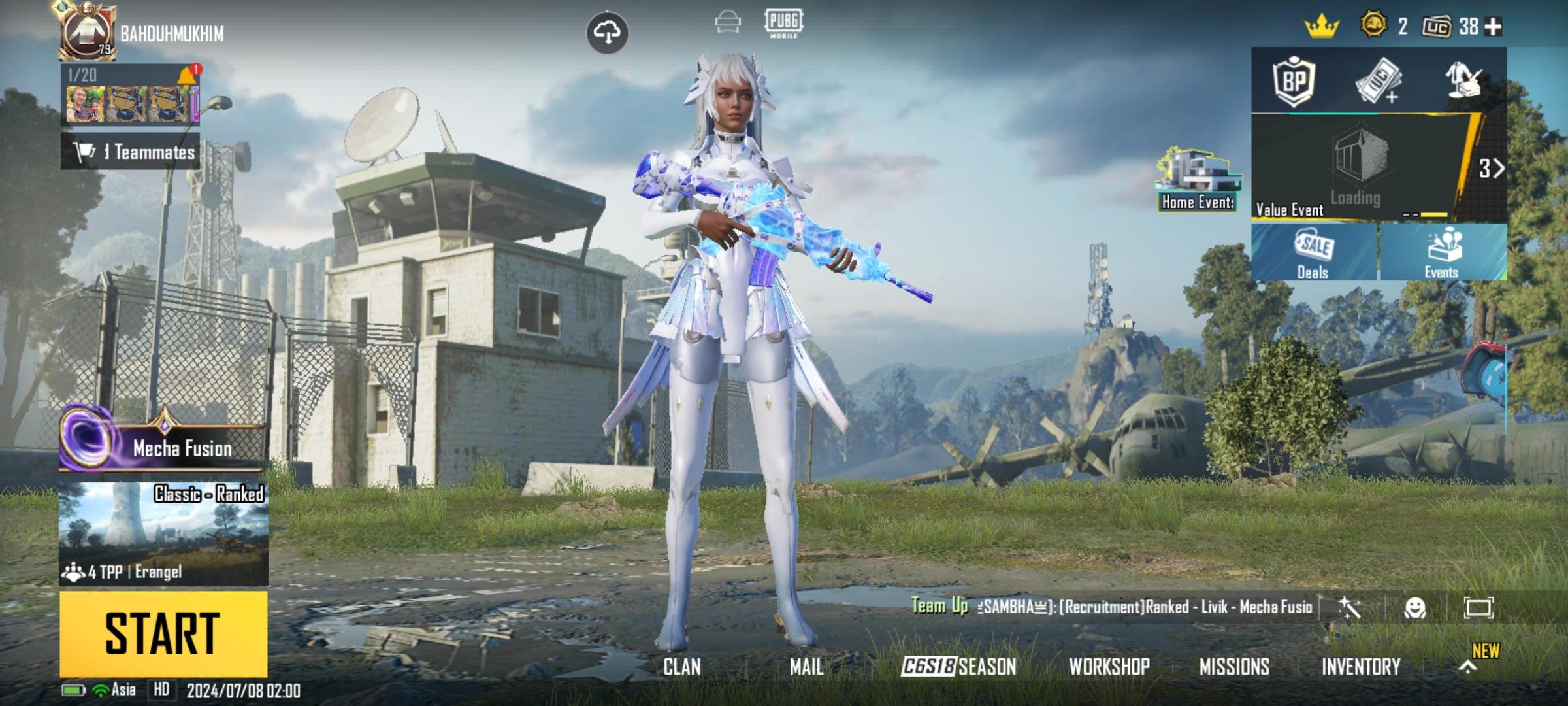Screen dimensions: 1568x706
Task: Open the Deals sale panel
Action: coord(1313,252)
